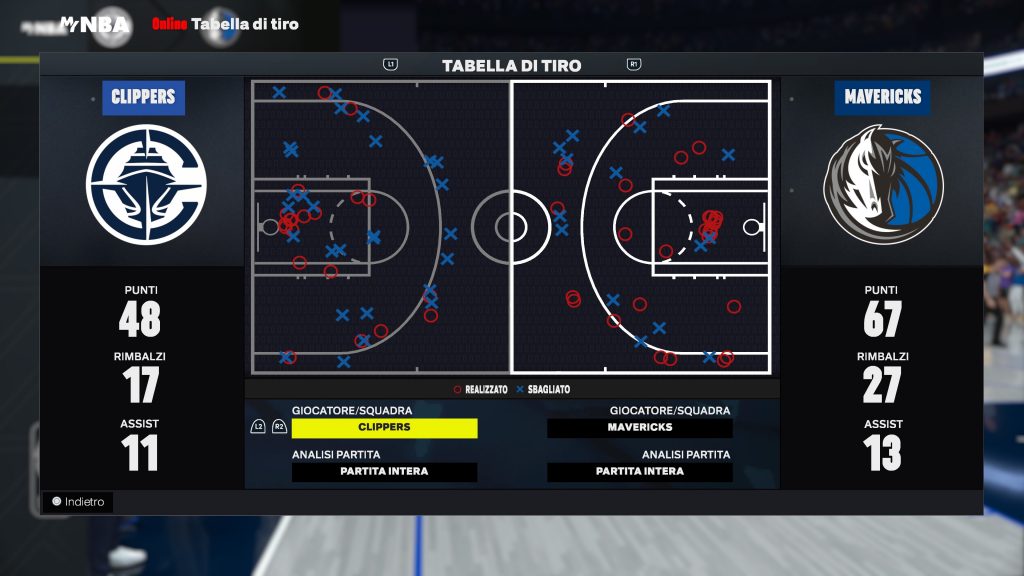Click the Mavericks team name banner
This screenshot has height=576, width=1024.
882,98
